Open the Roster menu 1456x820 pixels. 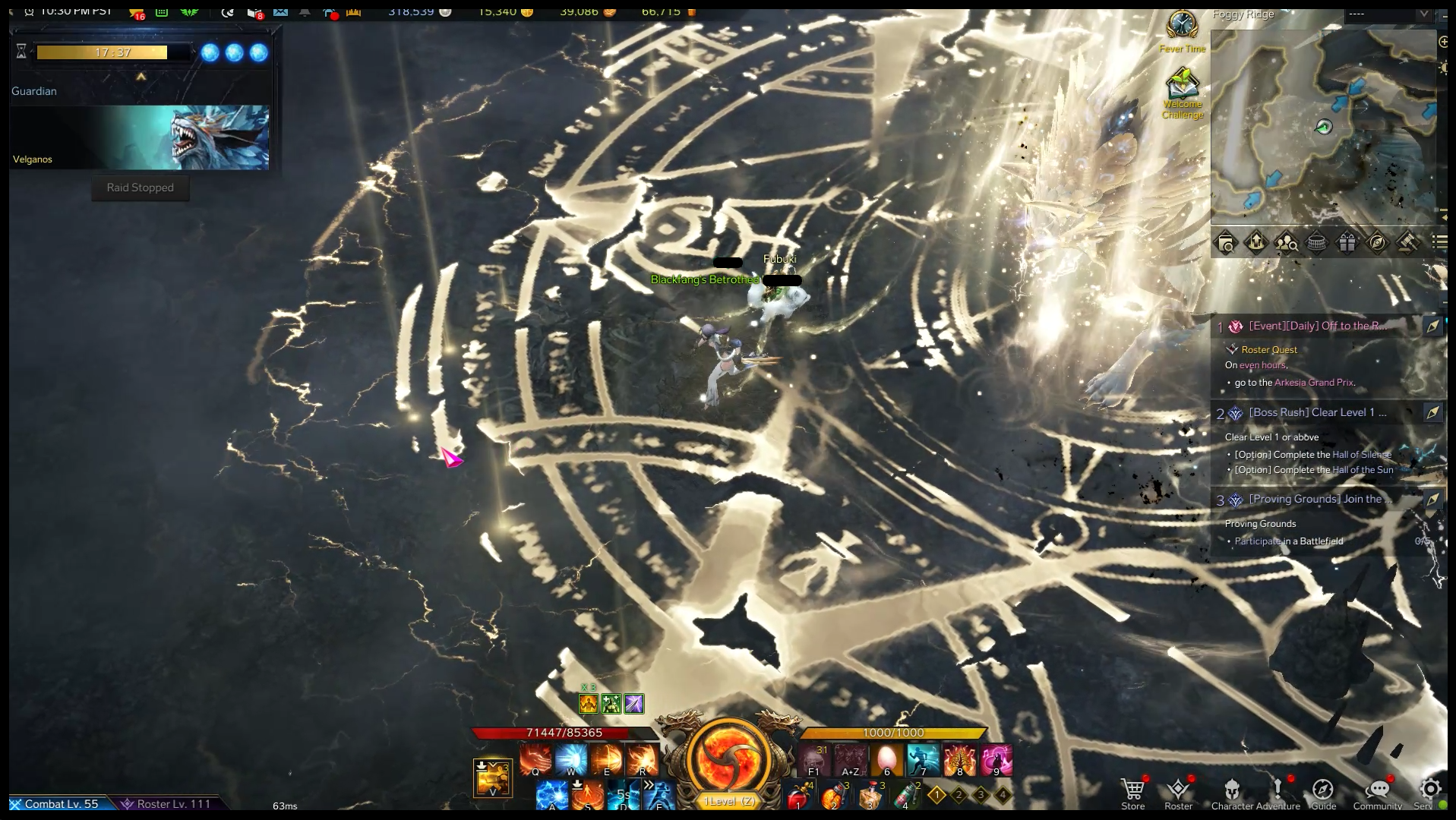(x=1178, y=792)
